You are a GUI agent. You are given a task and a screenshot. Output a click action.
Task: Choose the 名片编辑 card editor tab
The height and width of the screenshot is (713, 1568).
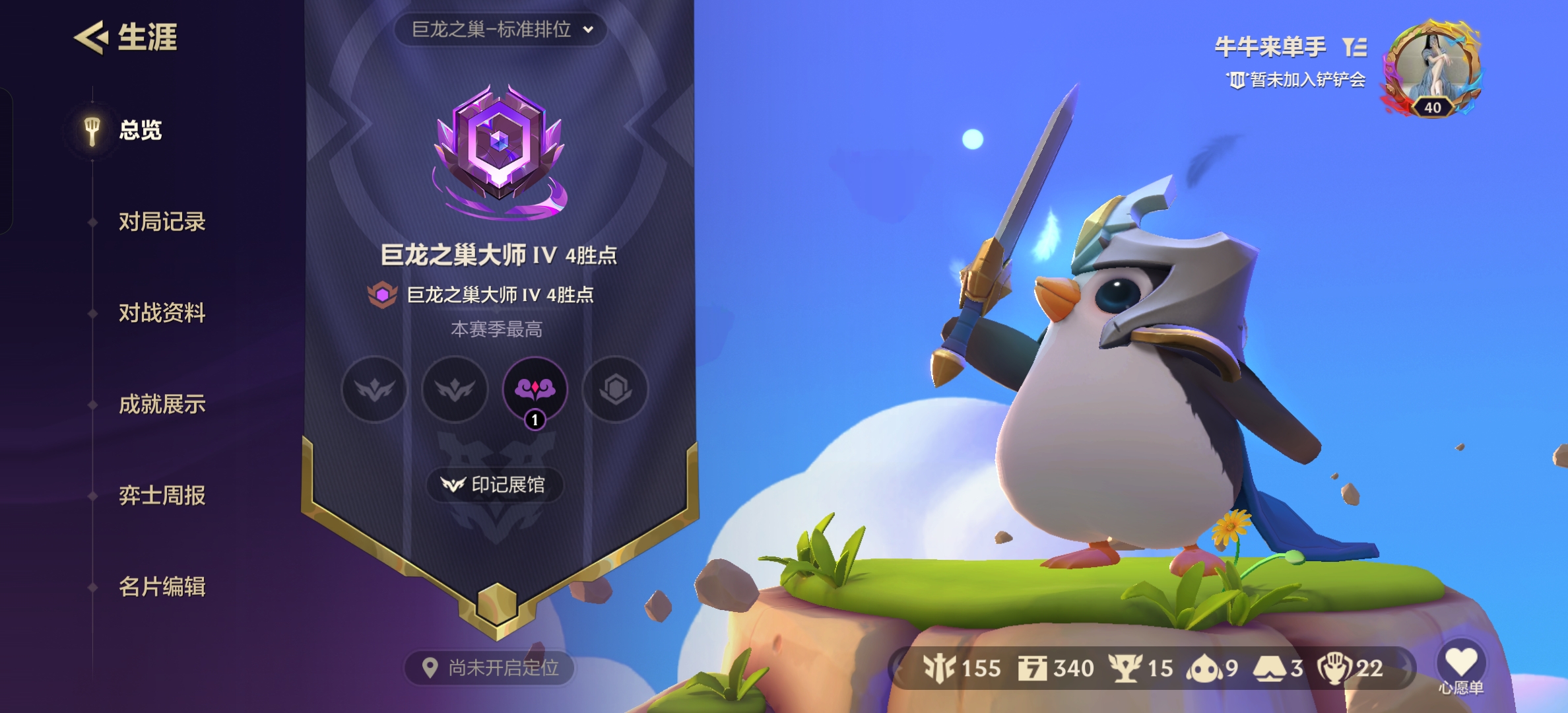point(162,586)
